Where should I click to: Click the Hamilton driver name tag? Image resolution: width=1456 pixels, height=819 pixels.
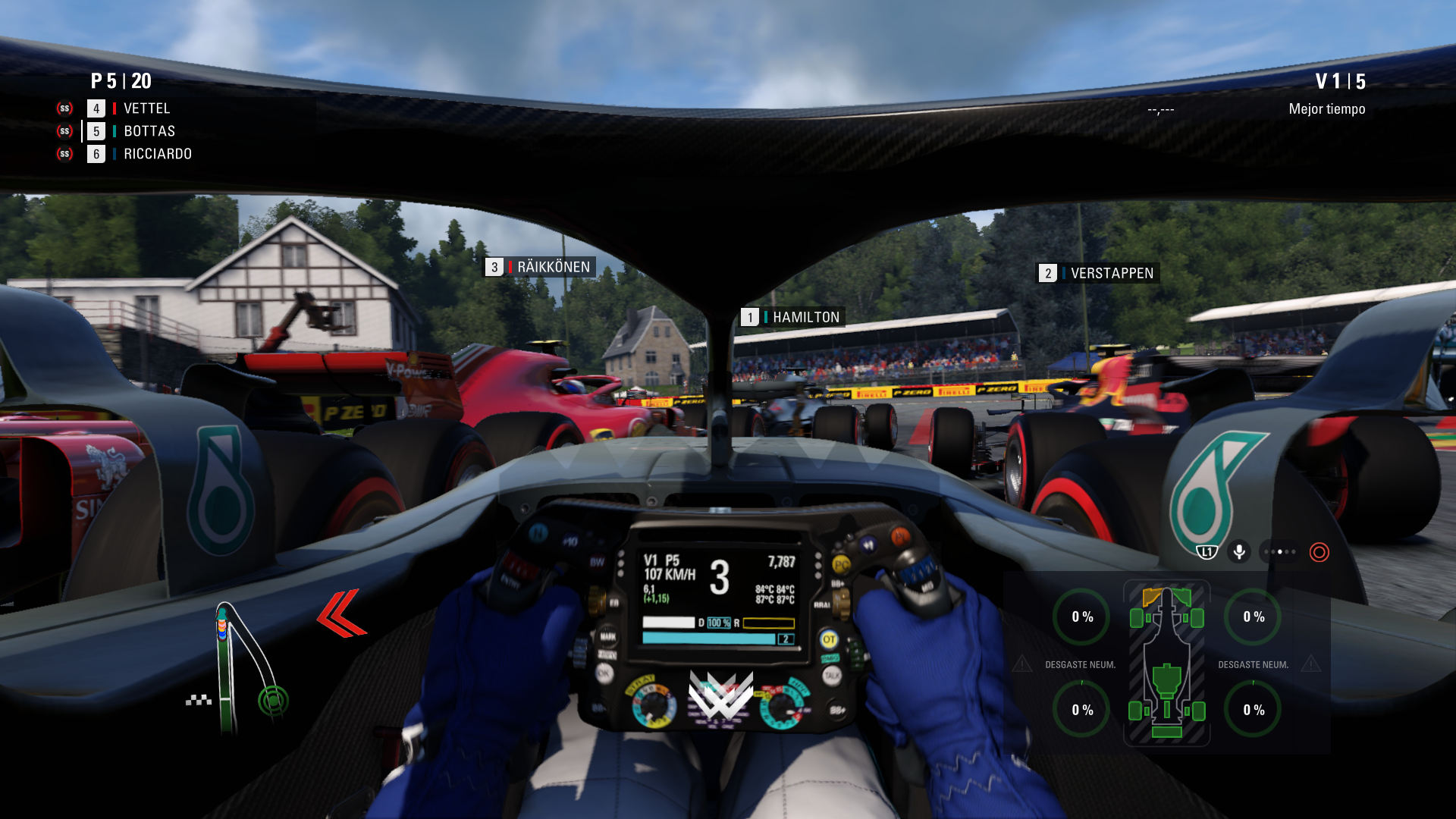coord(793,317)
